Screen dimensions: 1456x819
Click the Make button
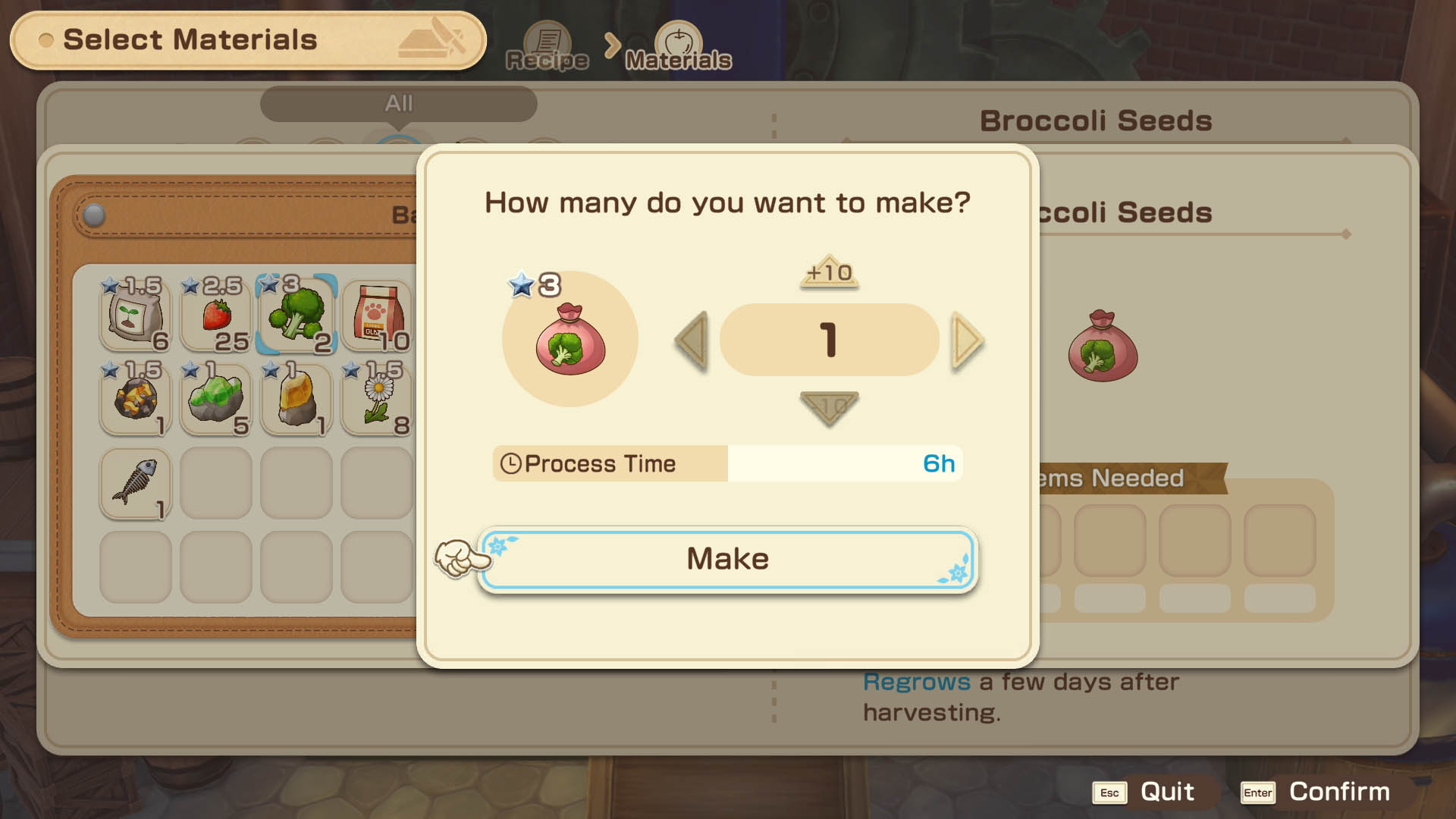[x=727, y=560]
